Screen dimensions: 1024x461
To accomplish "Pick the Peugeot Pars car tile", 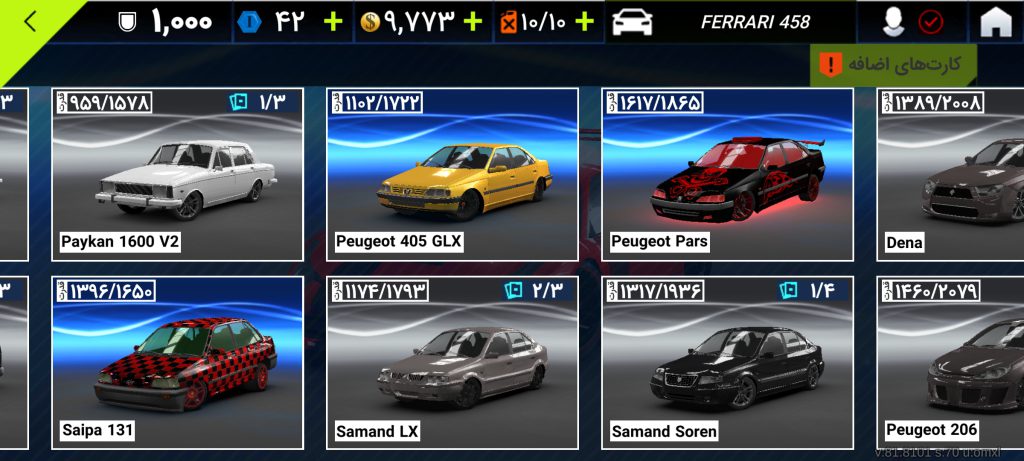I will pos(727,175).
